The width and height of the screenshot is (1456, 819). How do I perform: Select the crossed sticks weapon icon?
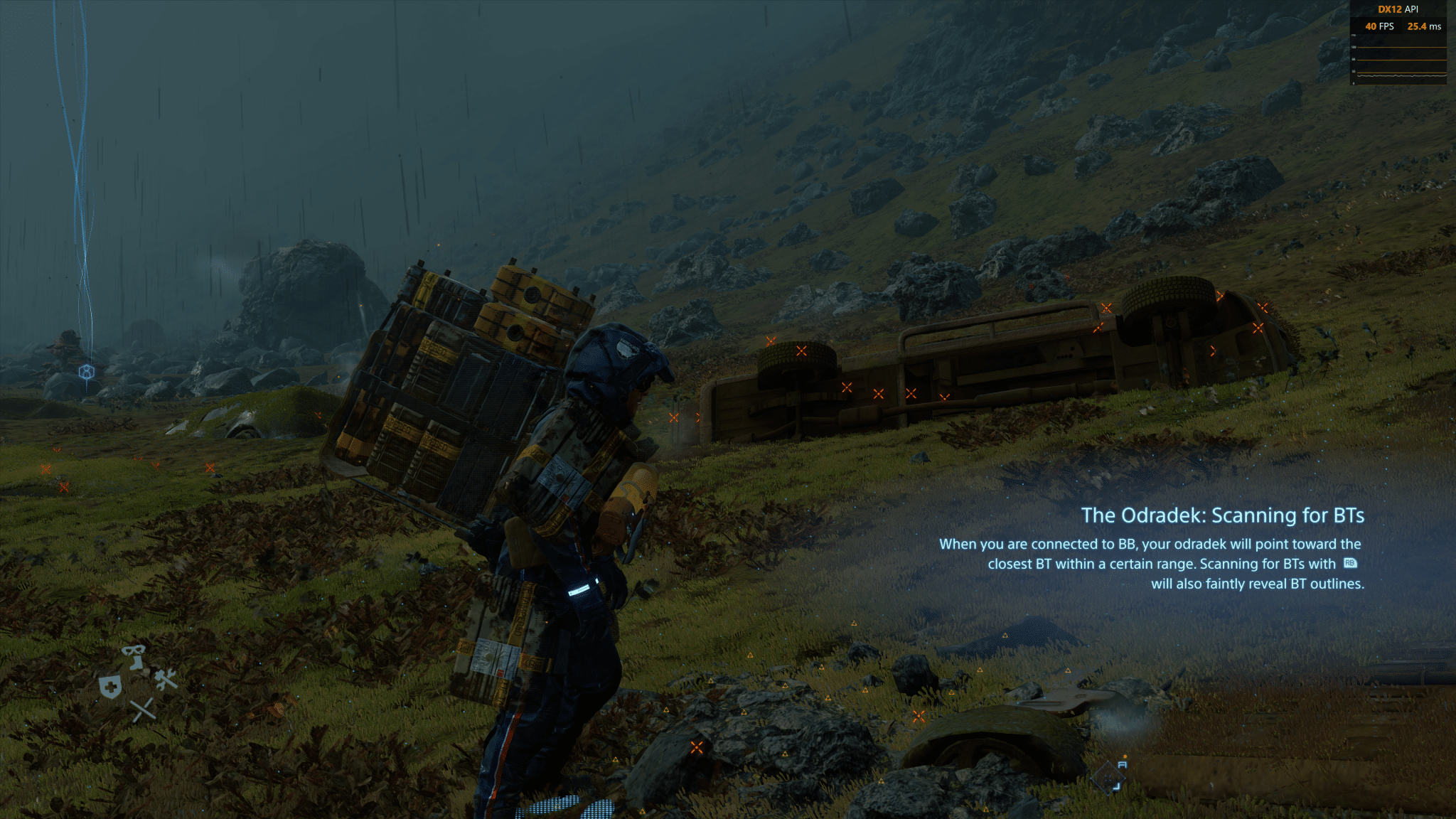[143, 710]
